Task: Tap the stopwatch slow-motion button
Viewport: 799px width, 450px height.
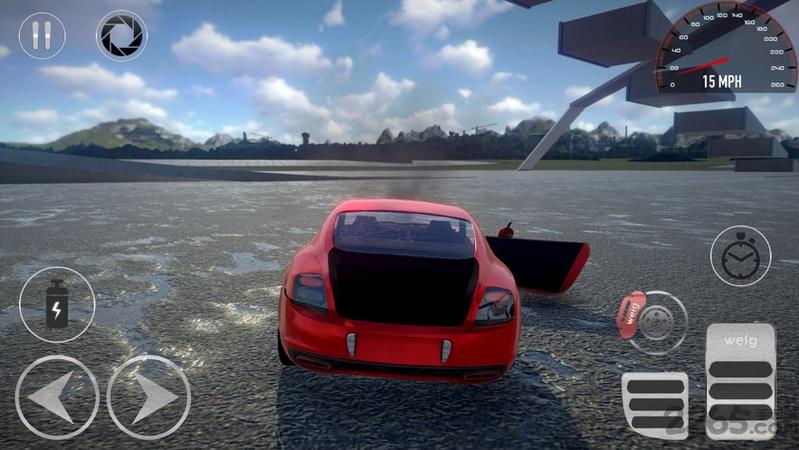Action: (x=740, y=256)
